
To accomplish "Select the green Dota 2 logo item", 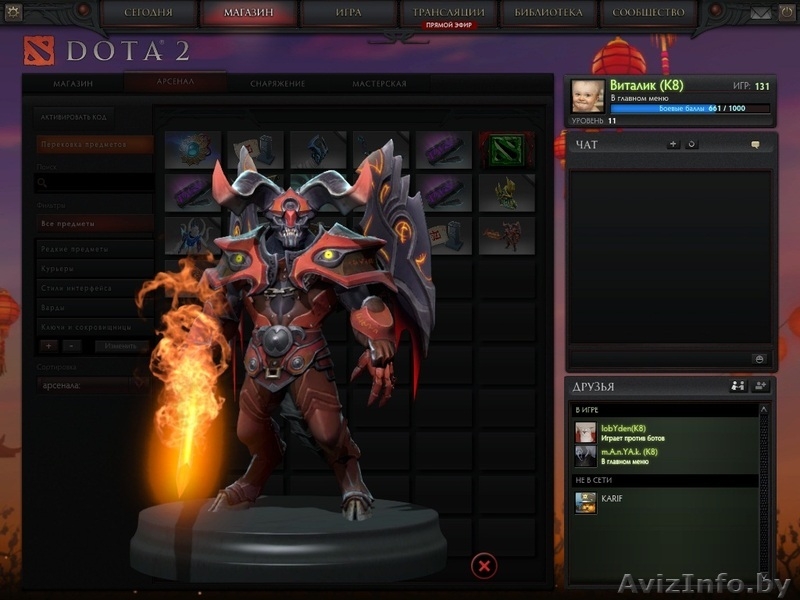I will coord(506,150).
